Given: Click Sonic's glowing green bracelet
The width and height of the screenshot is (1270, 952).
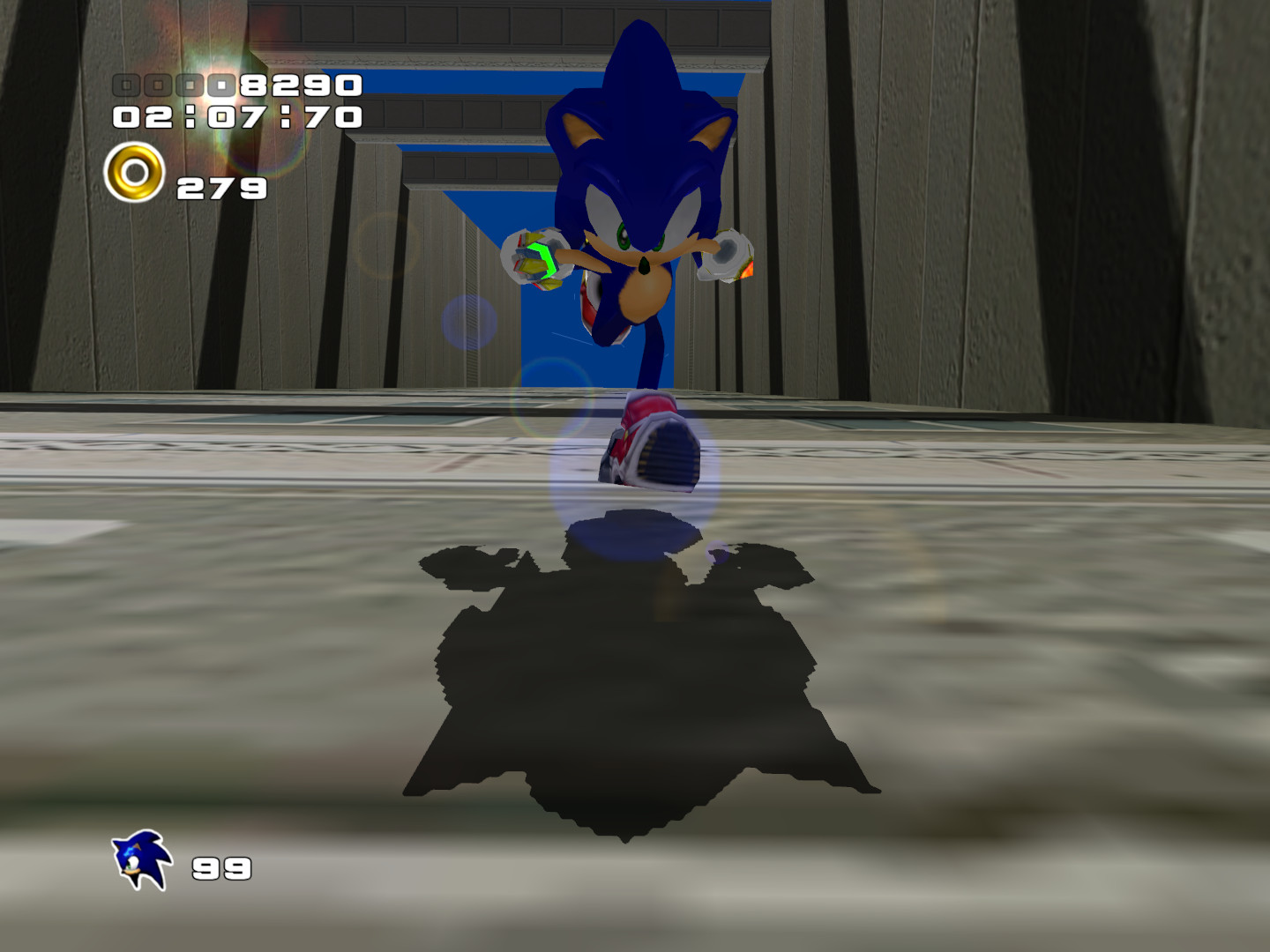Looking at the screenshot, I should click(x=539, y=257).
